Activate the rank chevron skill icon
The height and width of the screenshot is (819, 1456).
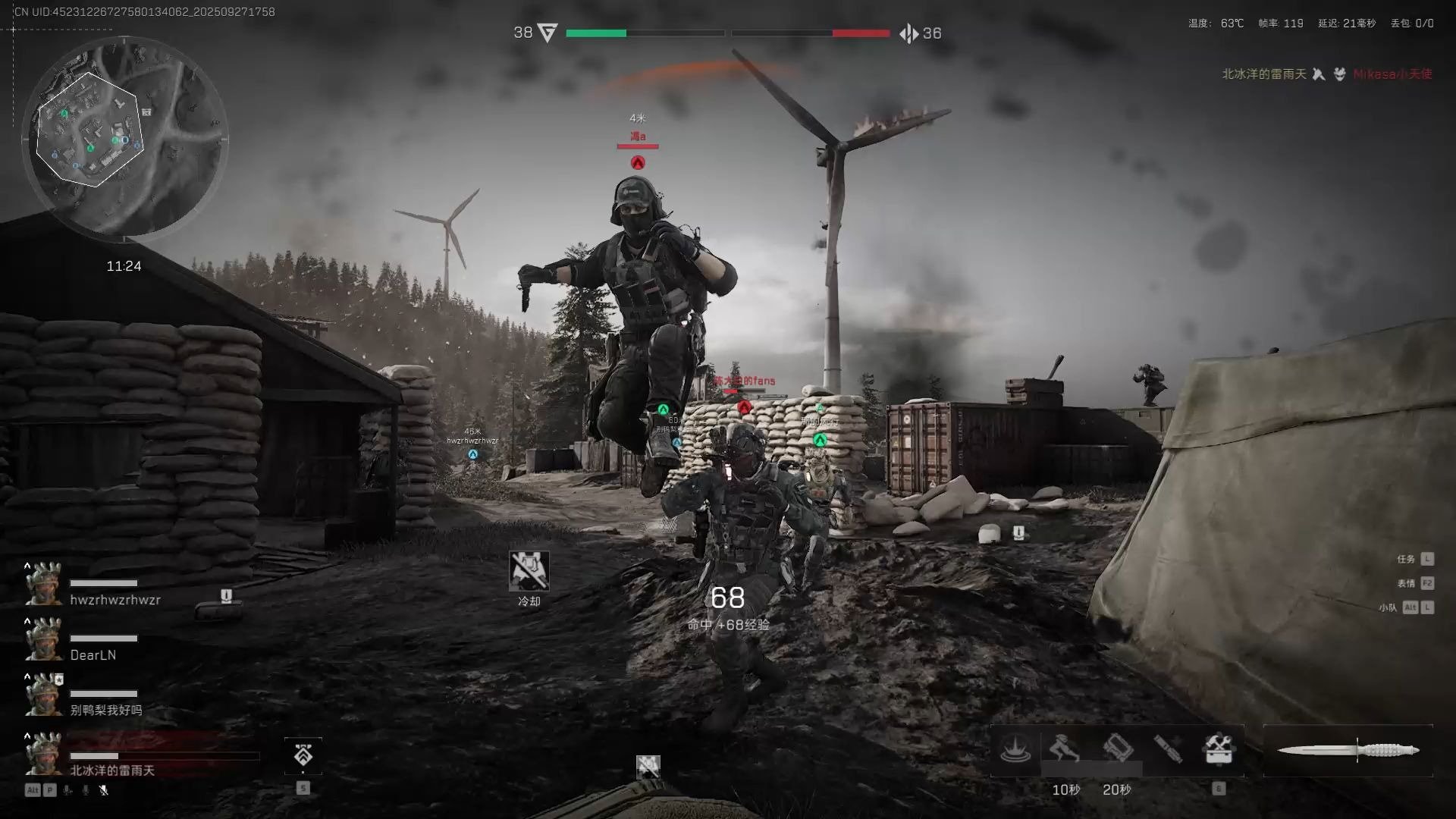[303, 755]
